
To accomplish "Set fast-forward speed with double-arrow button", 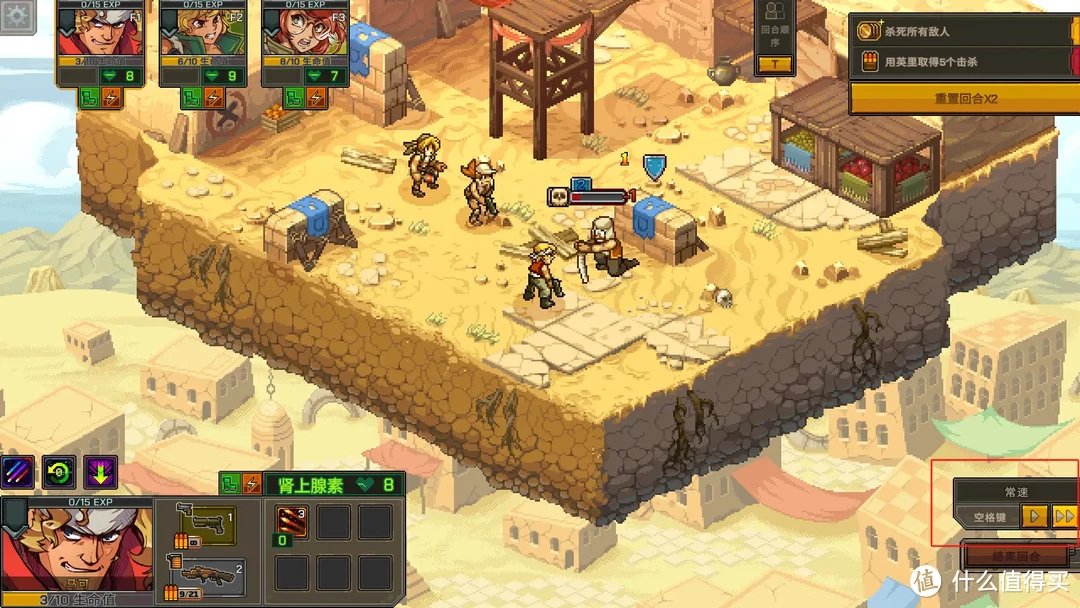I will pyautogui.click(x=1065, y=517).
